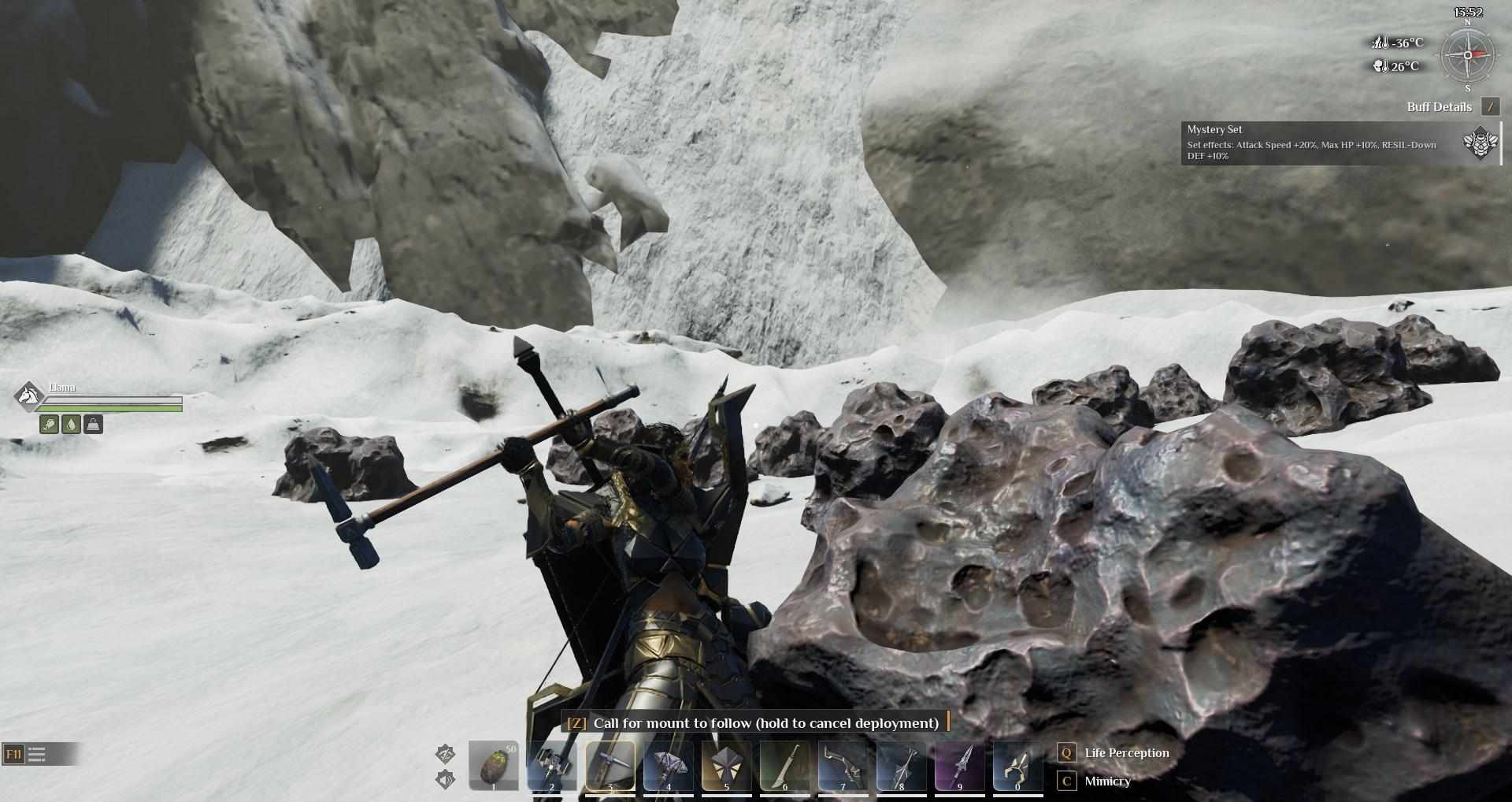The width and height of the screenshot is (1512, 802).
Task: Toggle the lower diamond icon beside the hotbar
Action: pyautogui.click(x=445, y=780)
